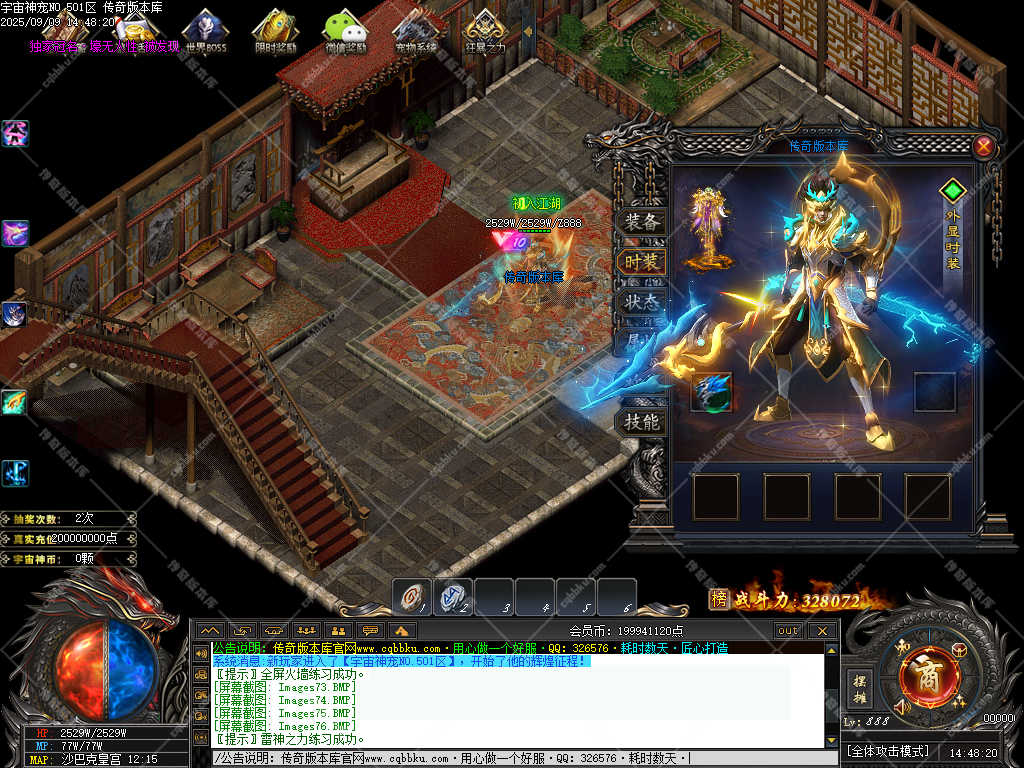1024x768 pixels.
Task: Open the 状态 status tab
Action: 641,302
